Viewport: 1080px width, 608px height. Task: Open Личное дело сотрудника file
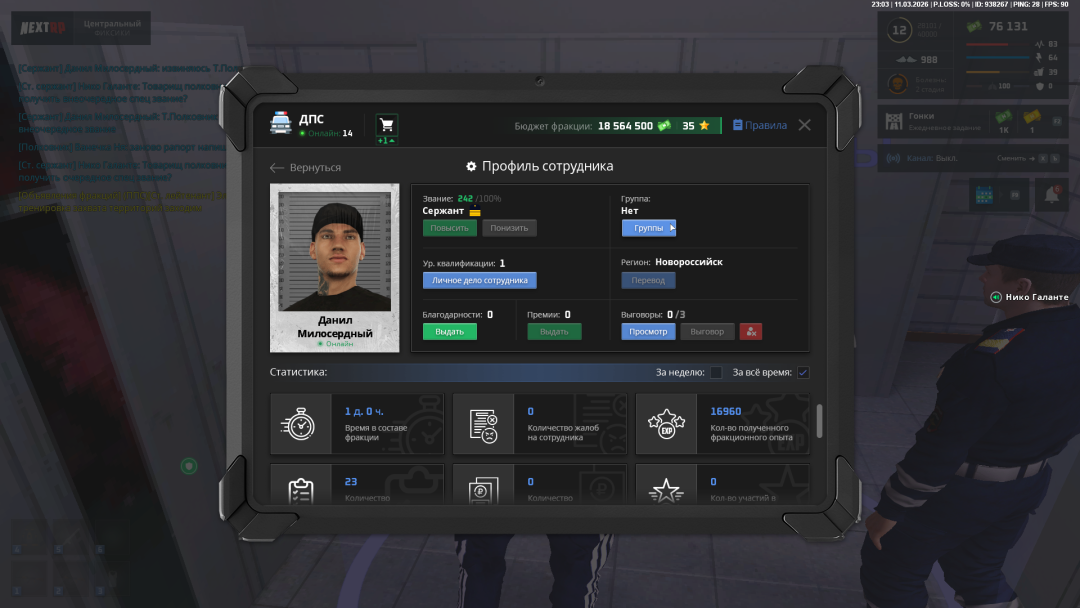pos(479,280)
